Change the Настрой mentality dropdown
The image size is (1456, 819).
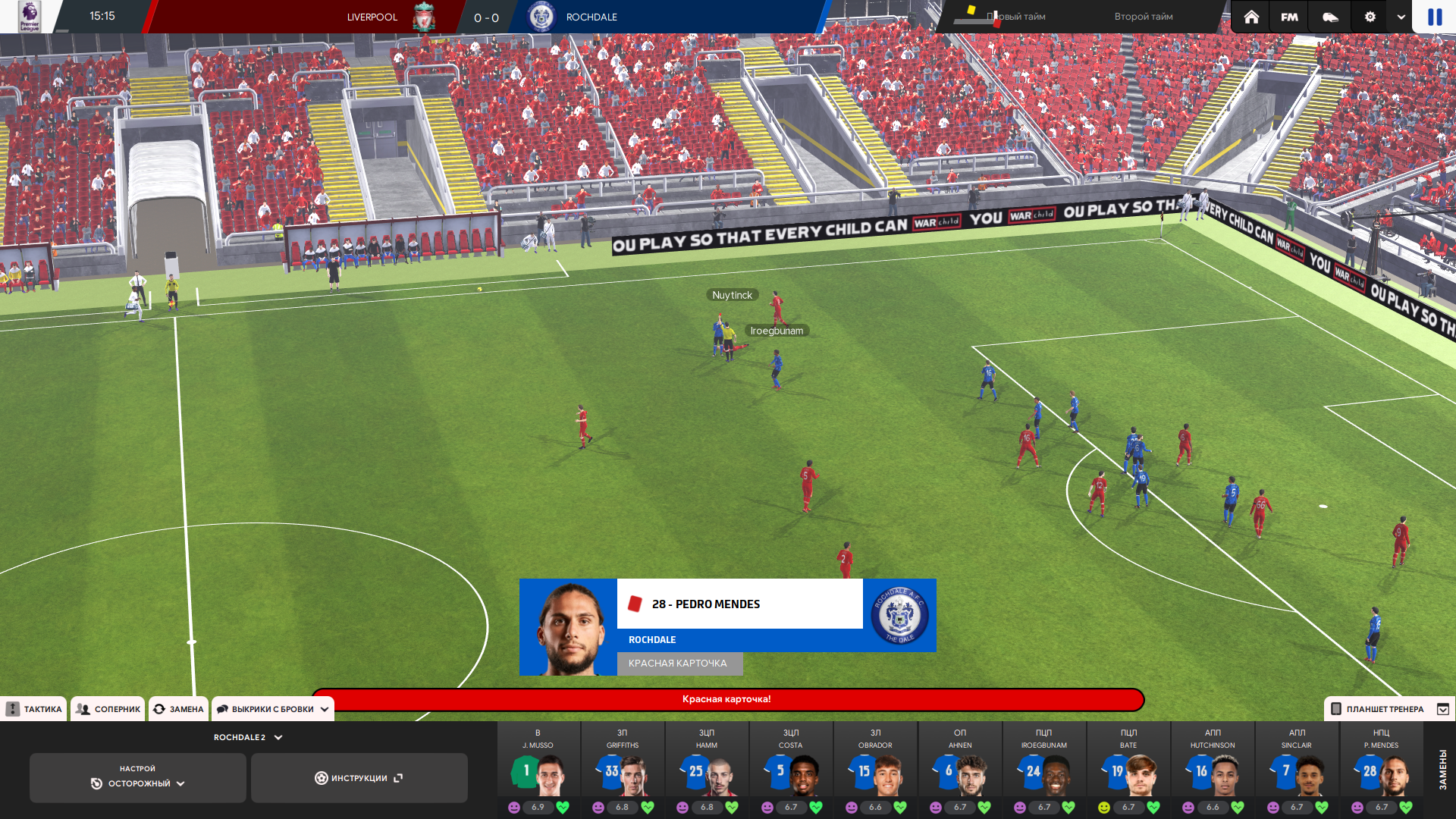tap(137, 777)
